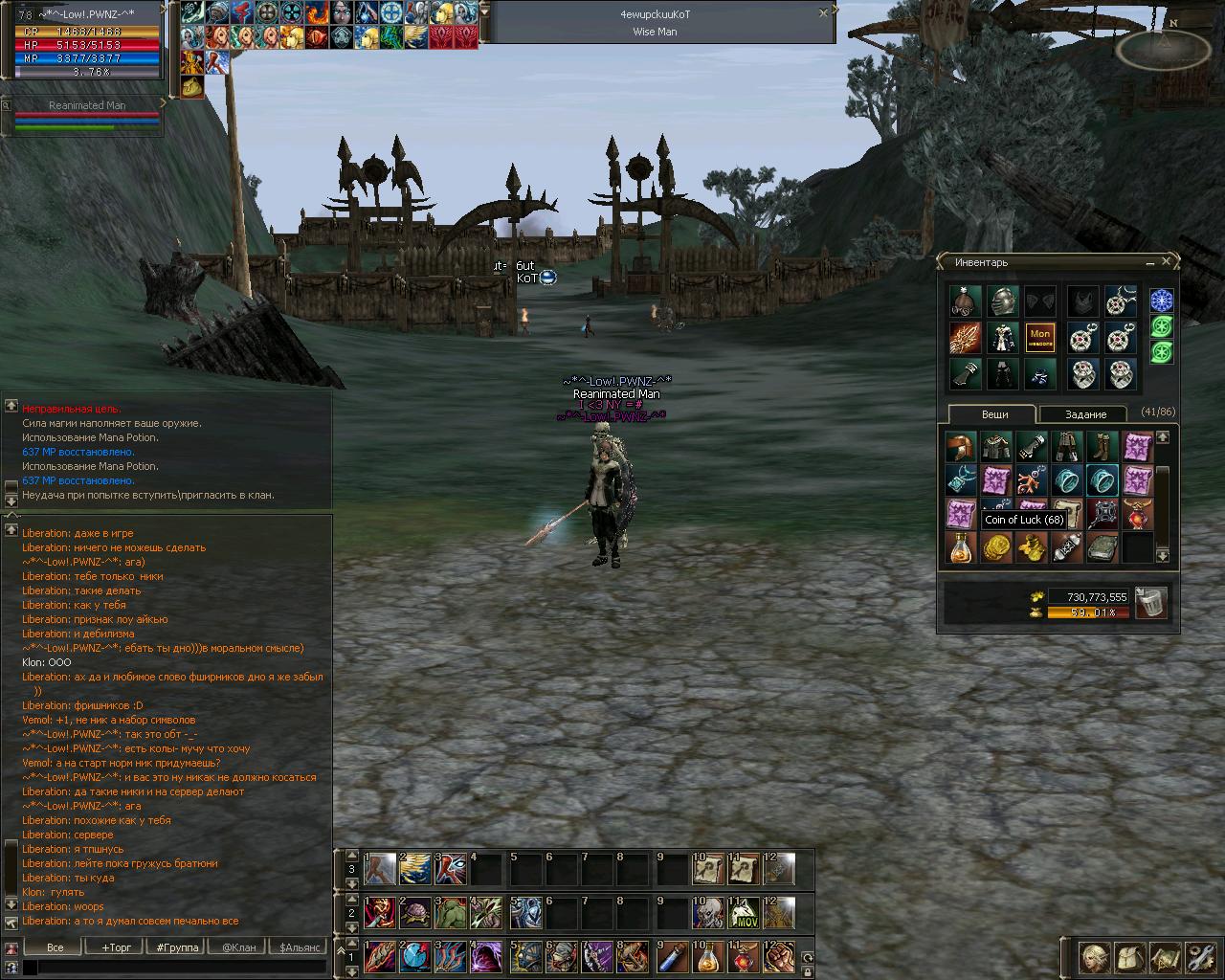Select the $Альянс alliance chat tab
The height and width of the screenshot is (980, 1225).
click(x=298, y=947)
